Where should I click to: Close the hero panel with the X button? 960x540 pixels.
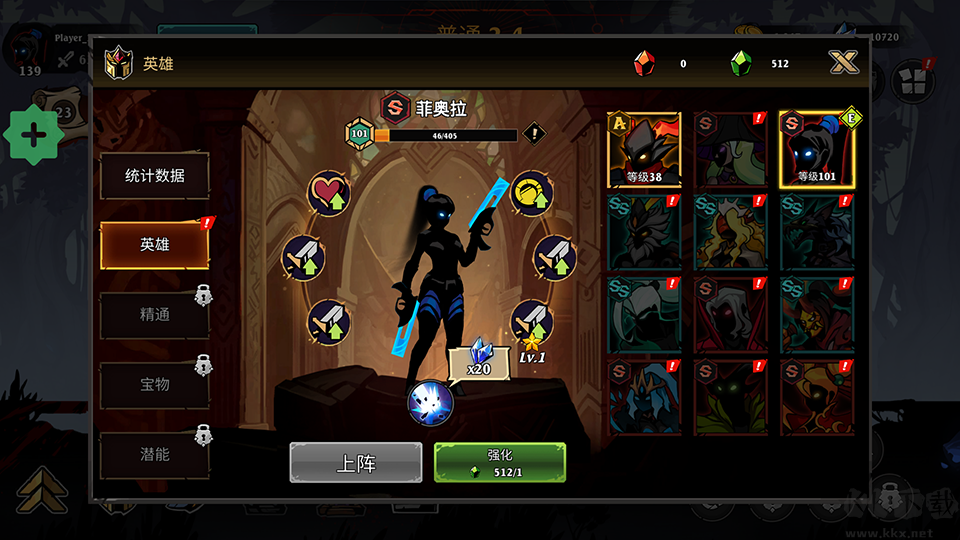pos(844,63)
